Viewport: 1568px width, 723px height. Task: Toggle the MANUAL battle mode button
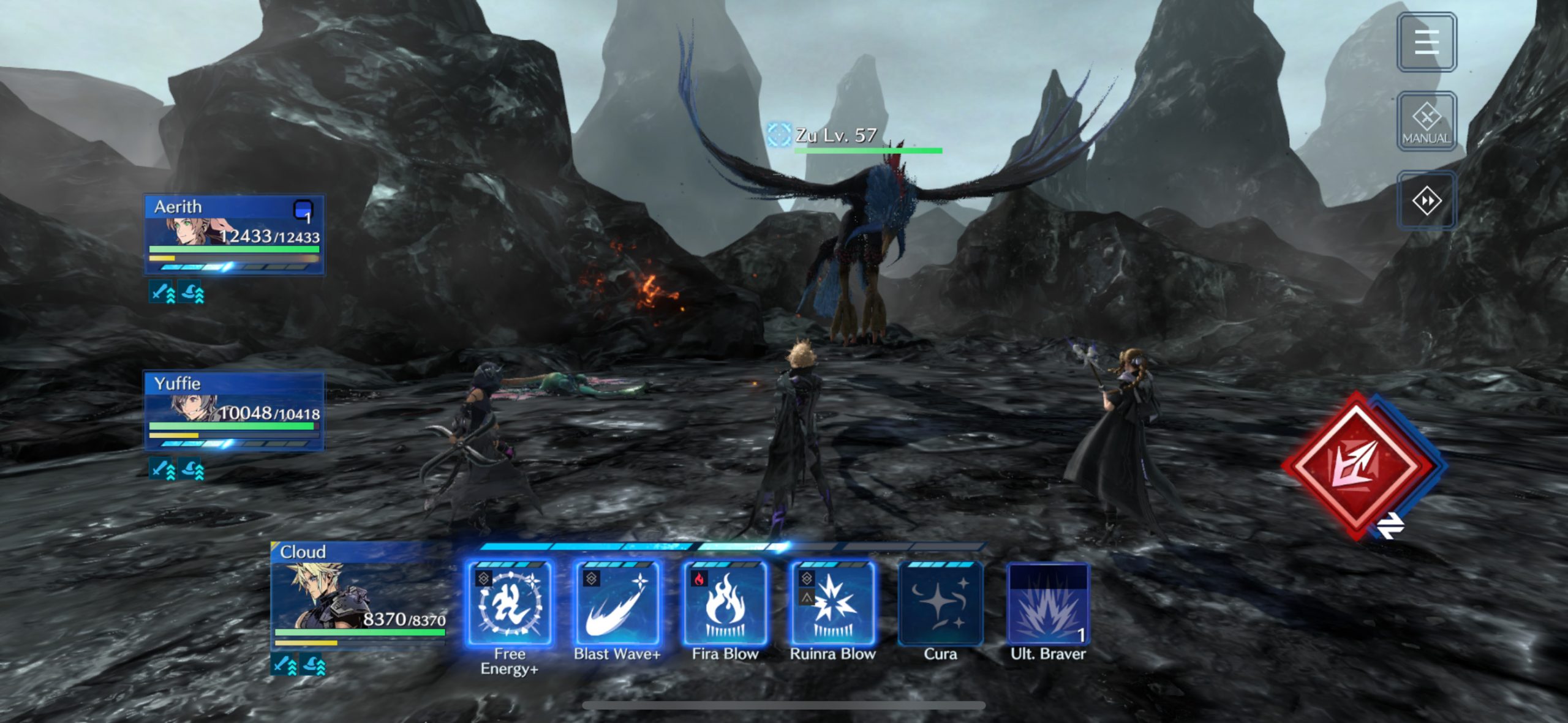point(1427,121)
